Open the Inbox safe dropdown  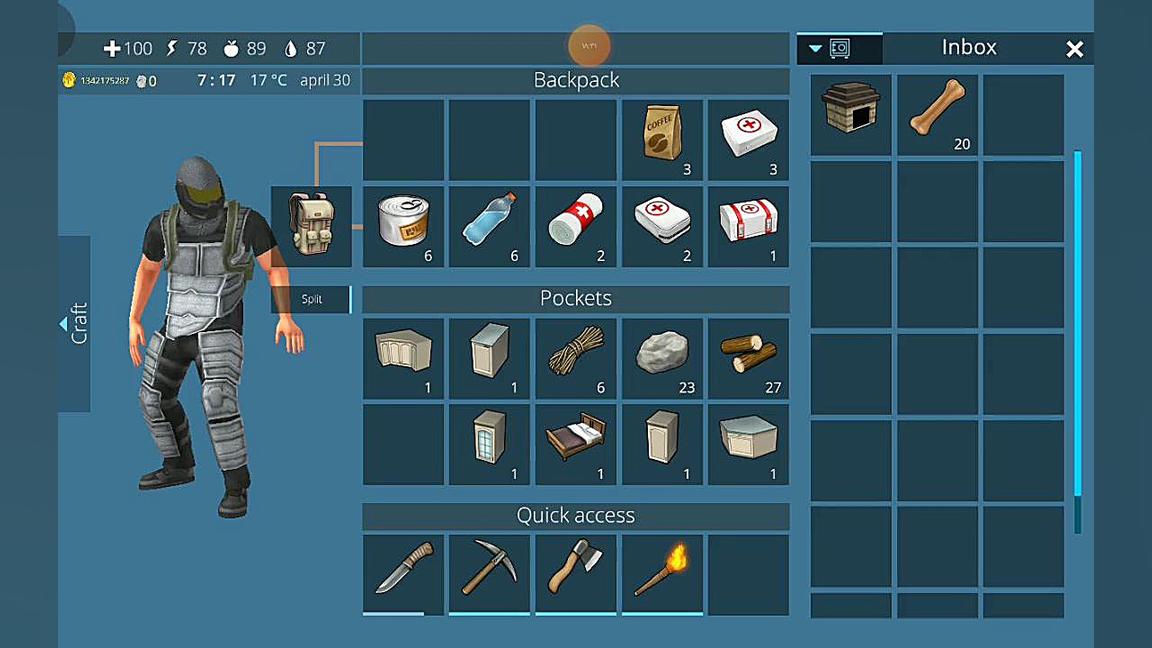829,48
